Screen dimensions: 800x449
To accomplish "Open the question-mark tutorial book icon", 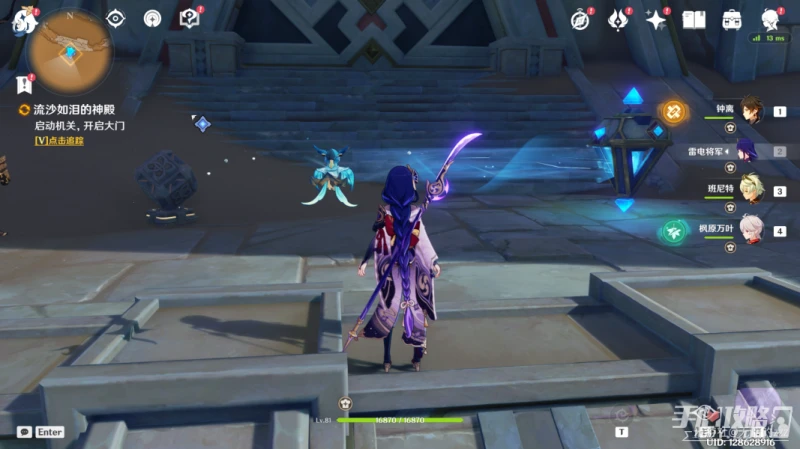I will (189, 18).
